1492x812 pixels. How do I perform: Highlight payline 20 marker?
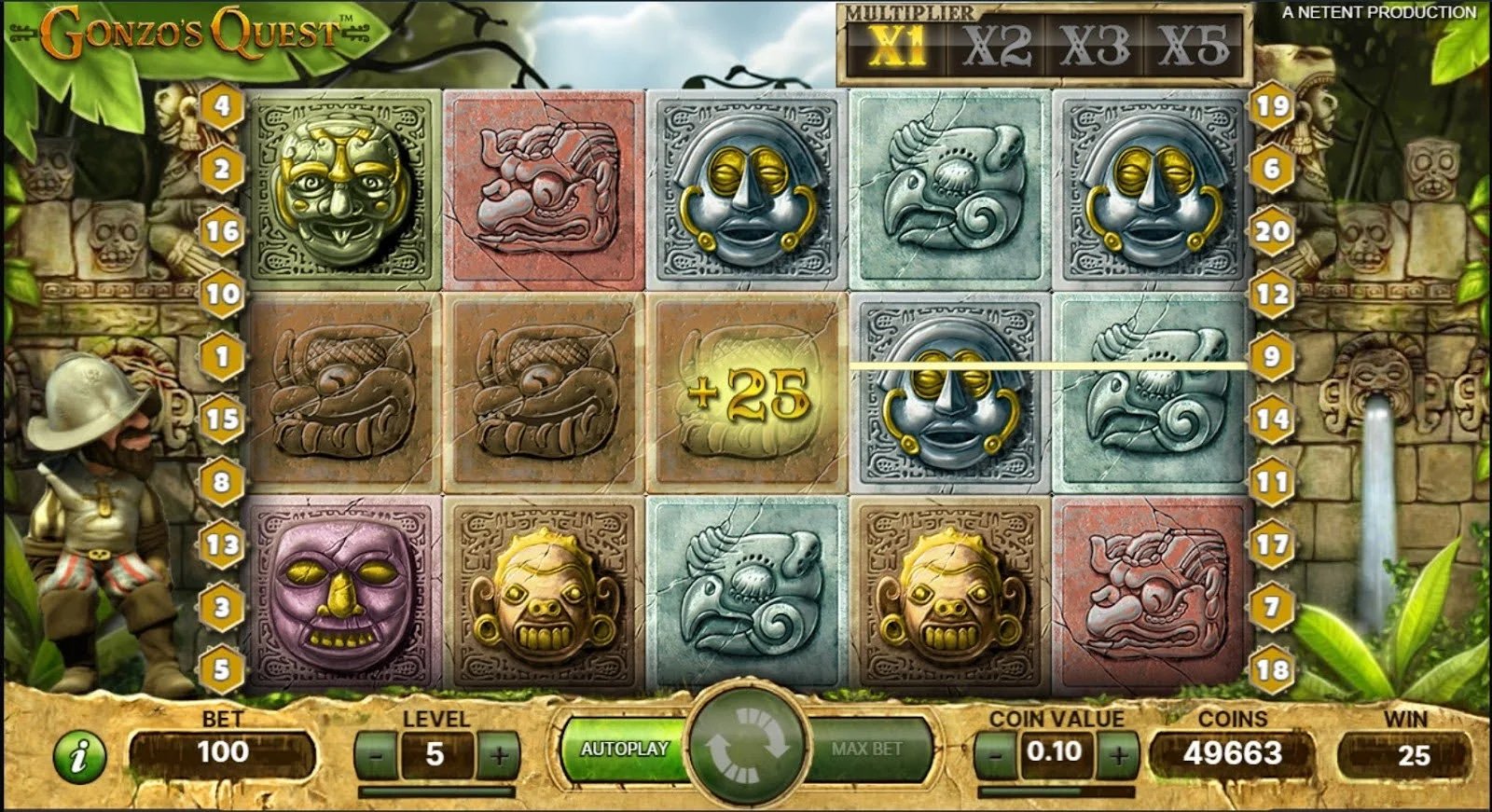click(x=1272, y=231)
